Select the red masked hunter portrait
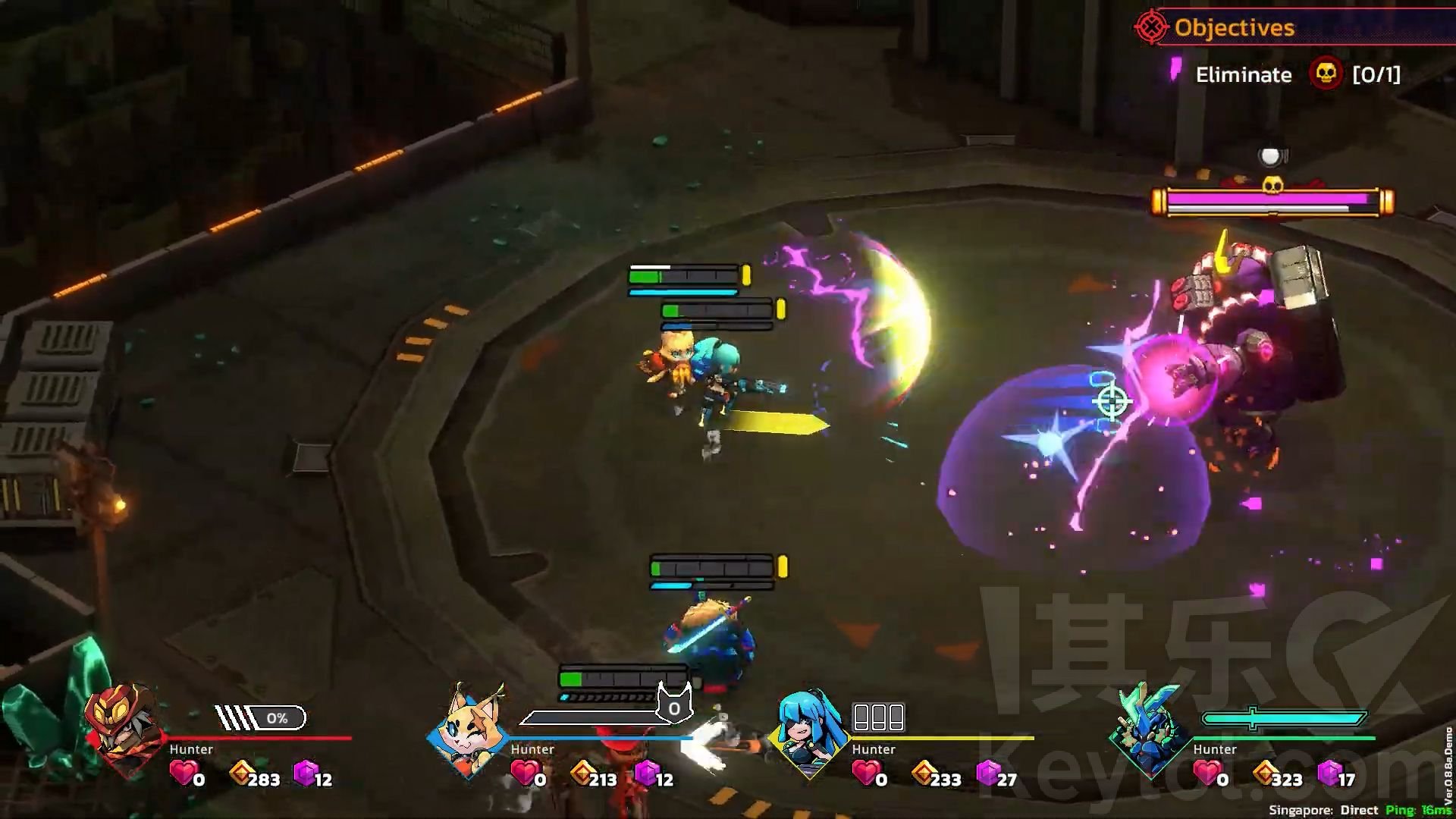Viewport: 1456px width, 819px height. [x=123, y=730]
